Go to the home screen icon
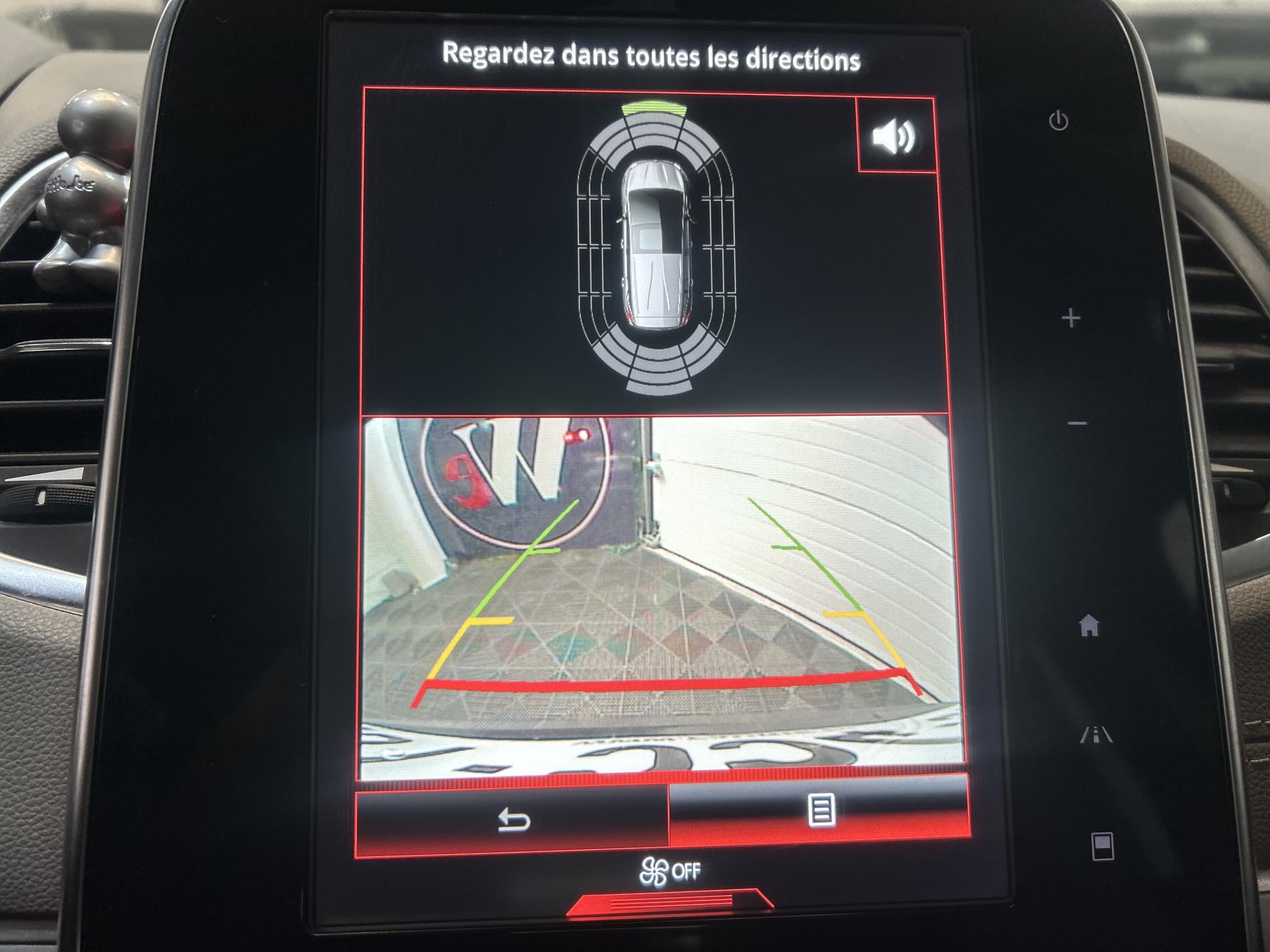 (1089, 625)
